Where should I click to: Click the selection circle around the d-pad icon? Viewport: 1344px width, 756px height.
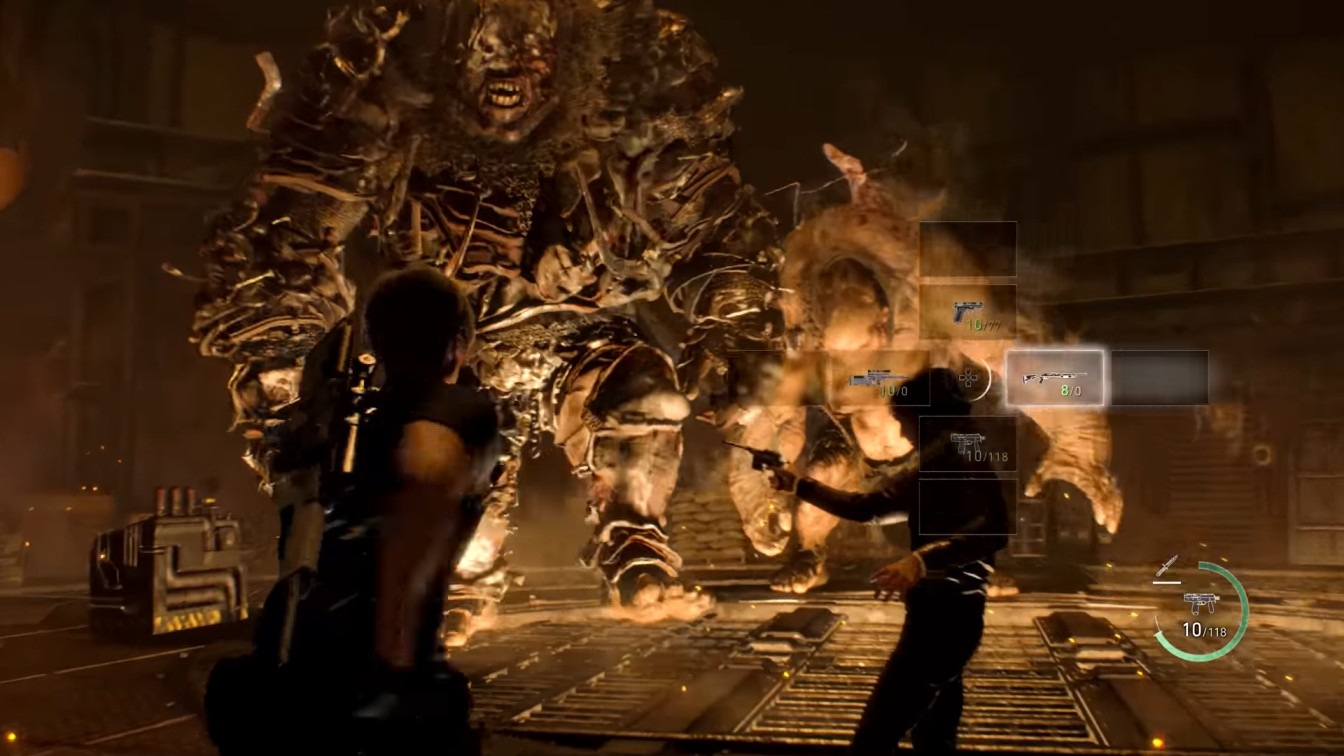click(x=989, y=378)
